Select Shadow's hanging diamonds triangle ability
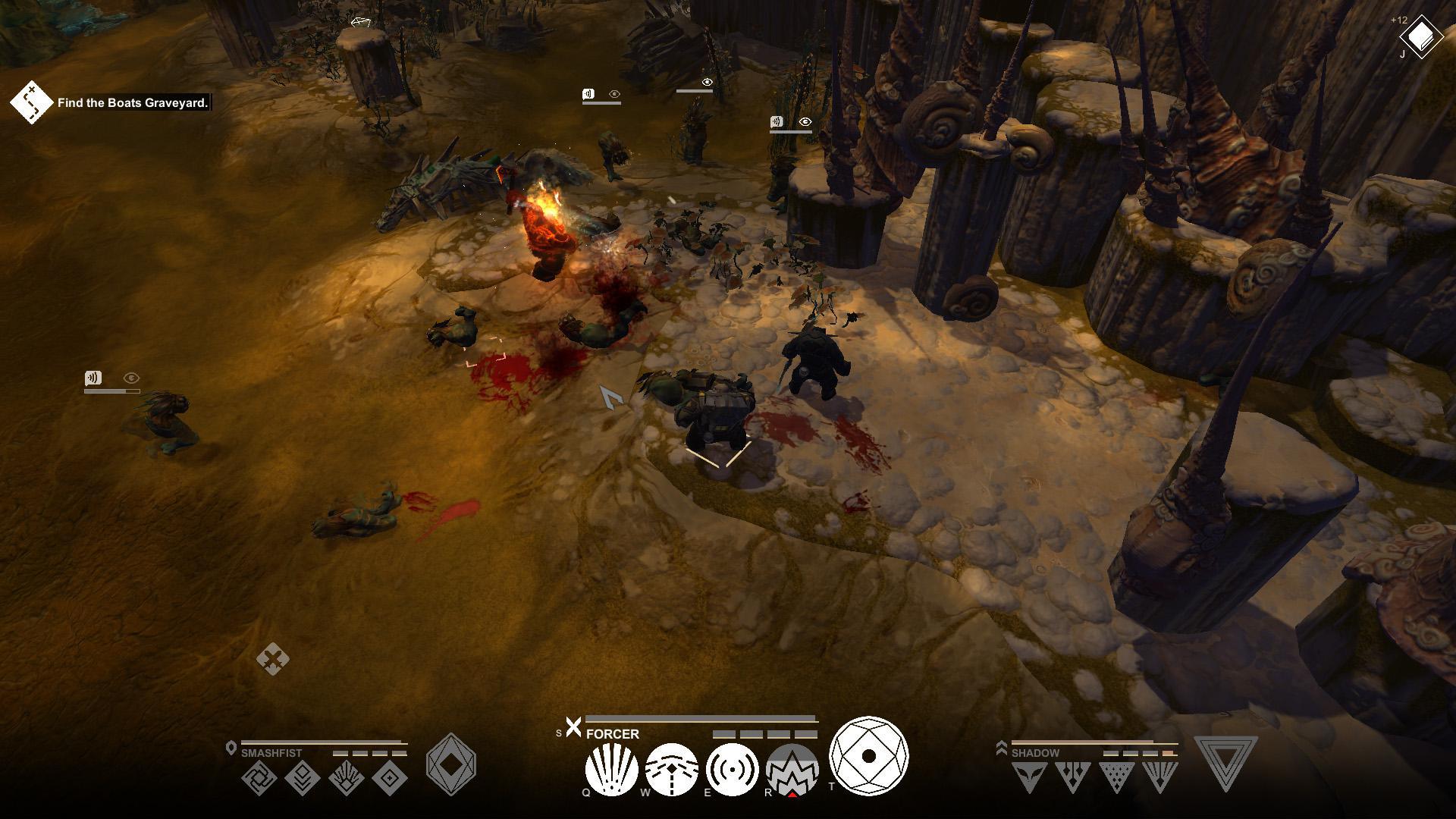This screenshot has height=819, width=1456. (1072, 777)
